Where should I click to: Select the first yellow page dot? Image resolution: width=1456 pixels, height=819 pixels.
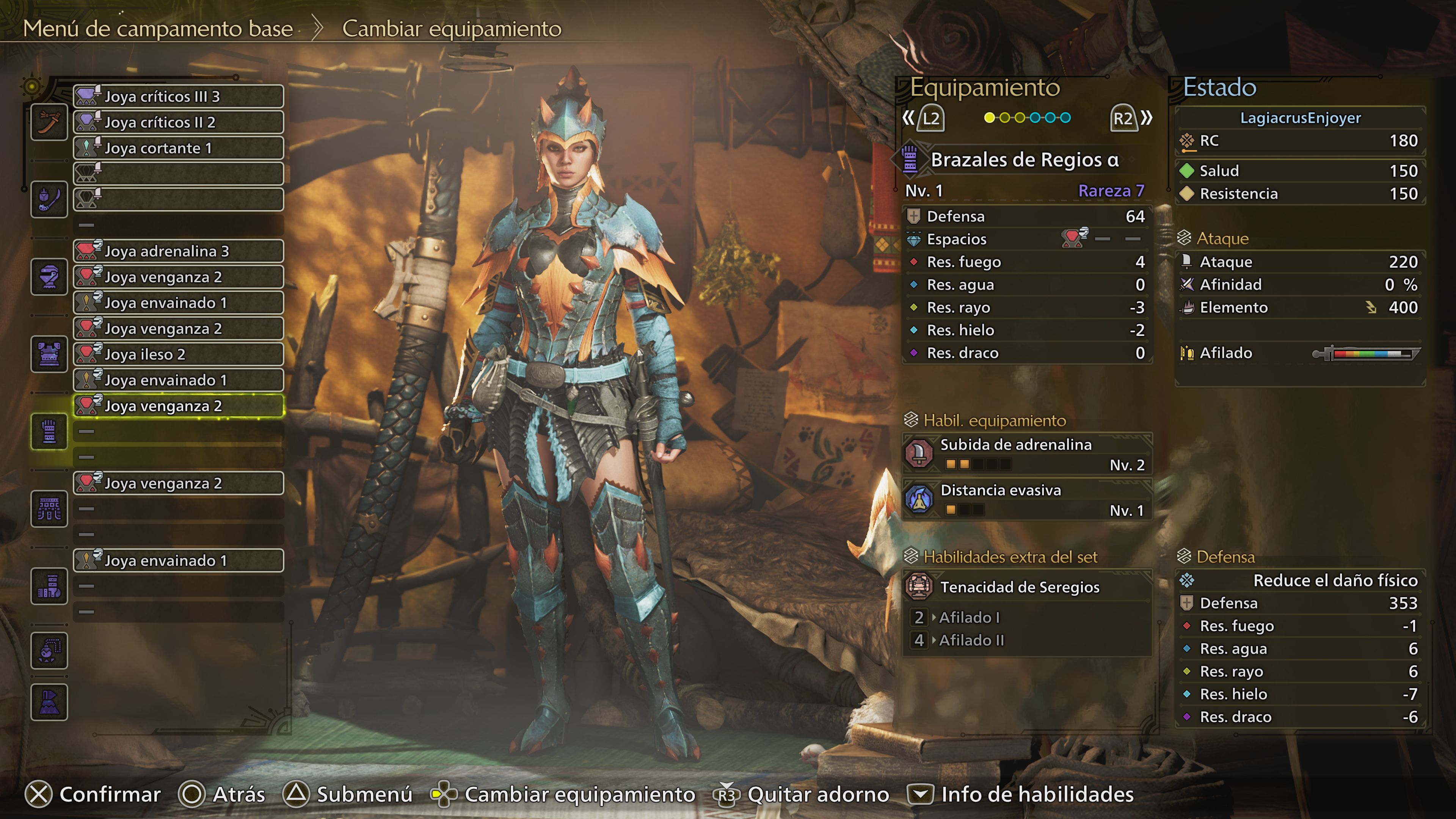[x=989, y=118]
